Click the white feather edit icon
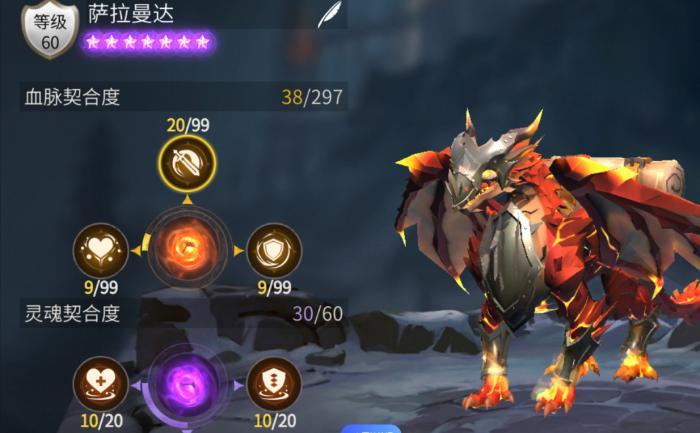 coord(328,15)
